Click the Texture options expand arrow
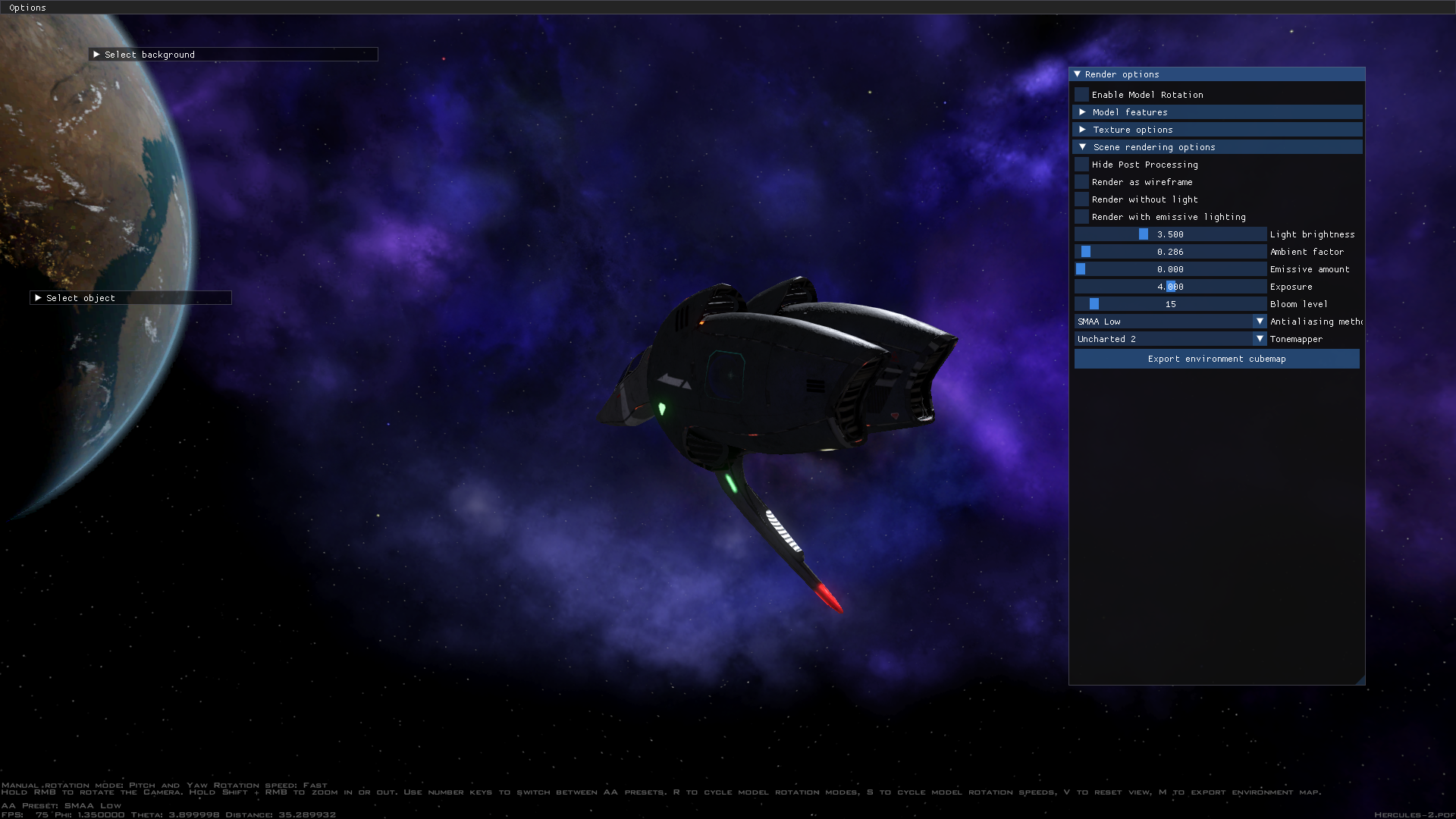 coord(1083,129)
